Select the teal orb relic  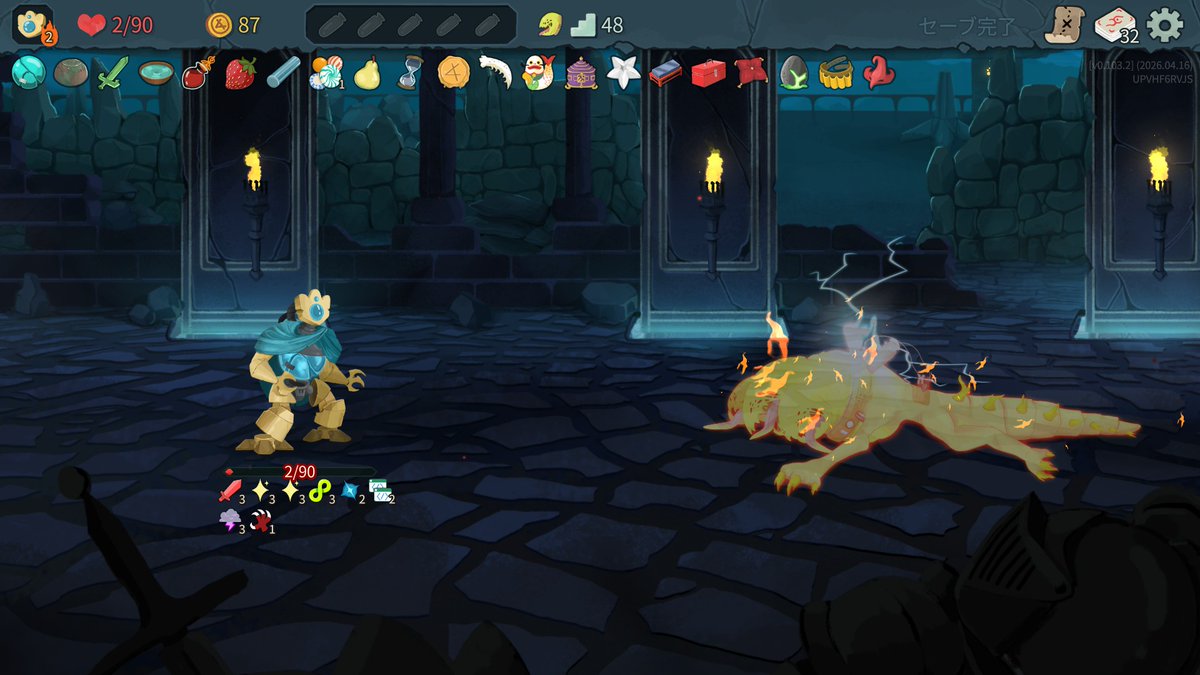(x=27, y=73)
